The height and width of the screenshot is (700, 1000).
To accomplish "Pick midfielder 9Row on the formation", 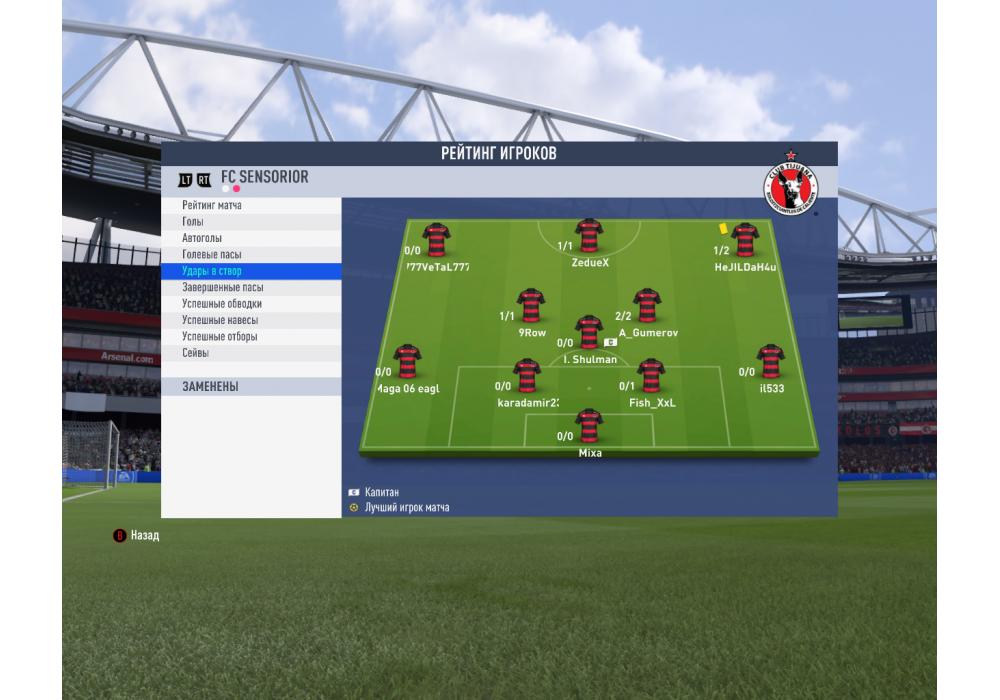I will (x=531, y=305).
